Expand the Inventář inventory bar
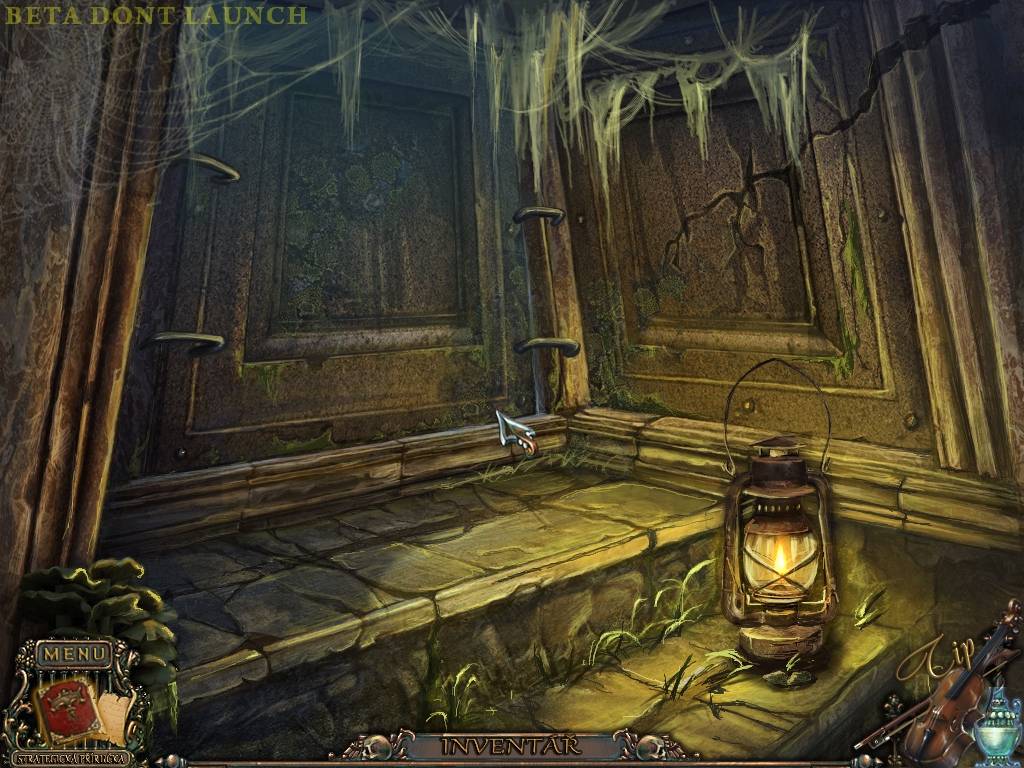Image resolution: width=1024 pixels, height=768 pixels. [512, 745]
